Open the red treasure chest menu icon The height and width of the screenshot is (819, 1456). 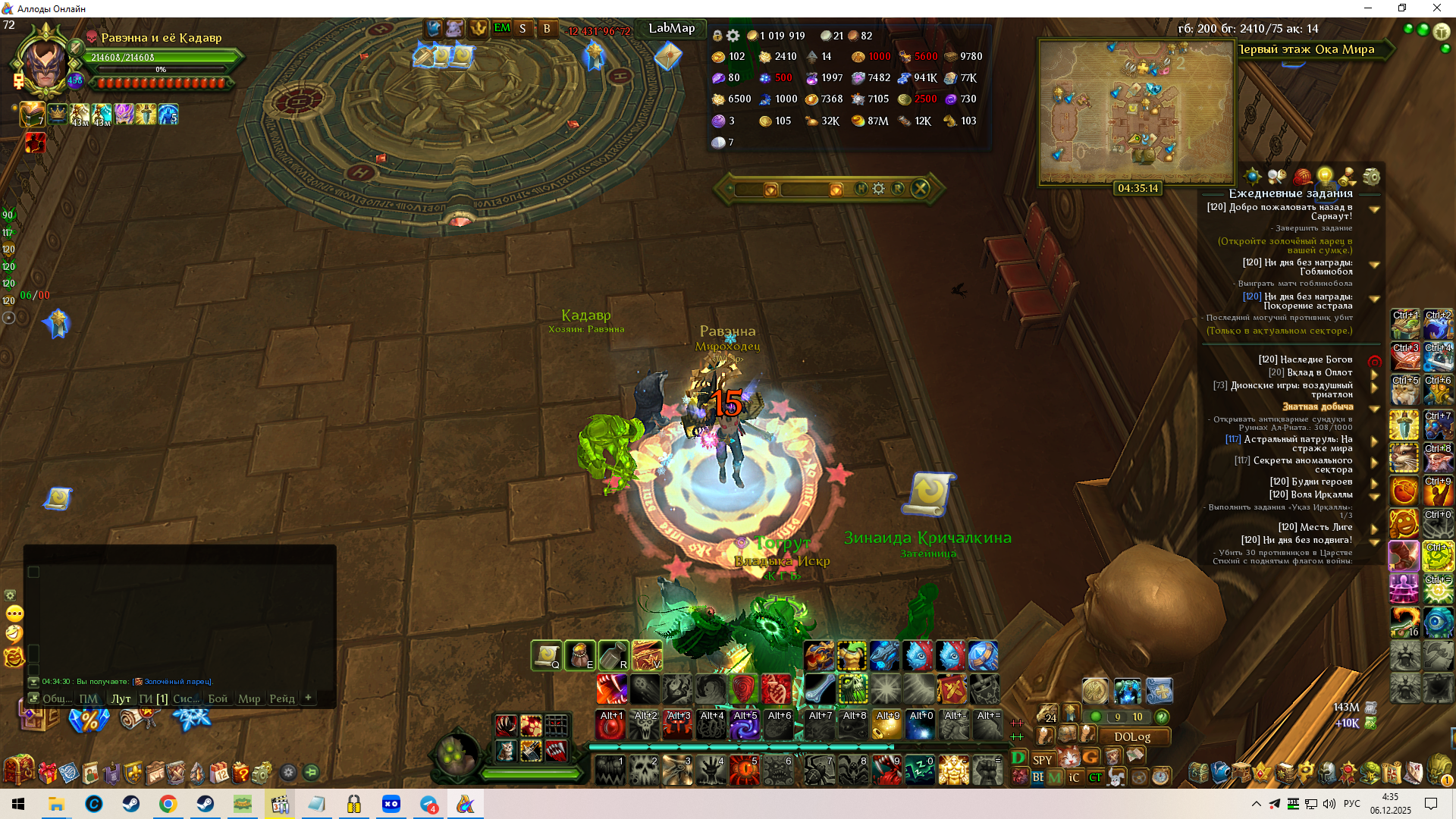pyautogui.click(x=18, y=771)
